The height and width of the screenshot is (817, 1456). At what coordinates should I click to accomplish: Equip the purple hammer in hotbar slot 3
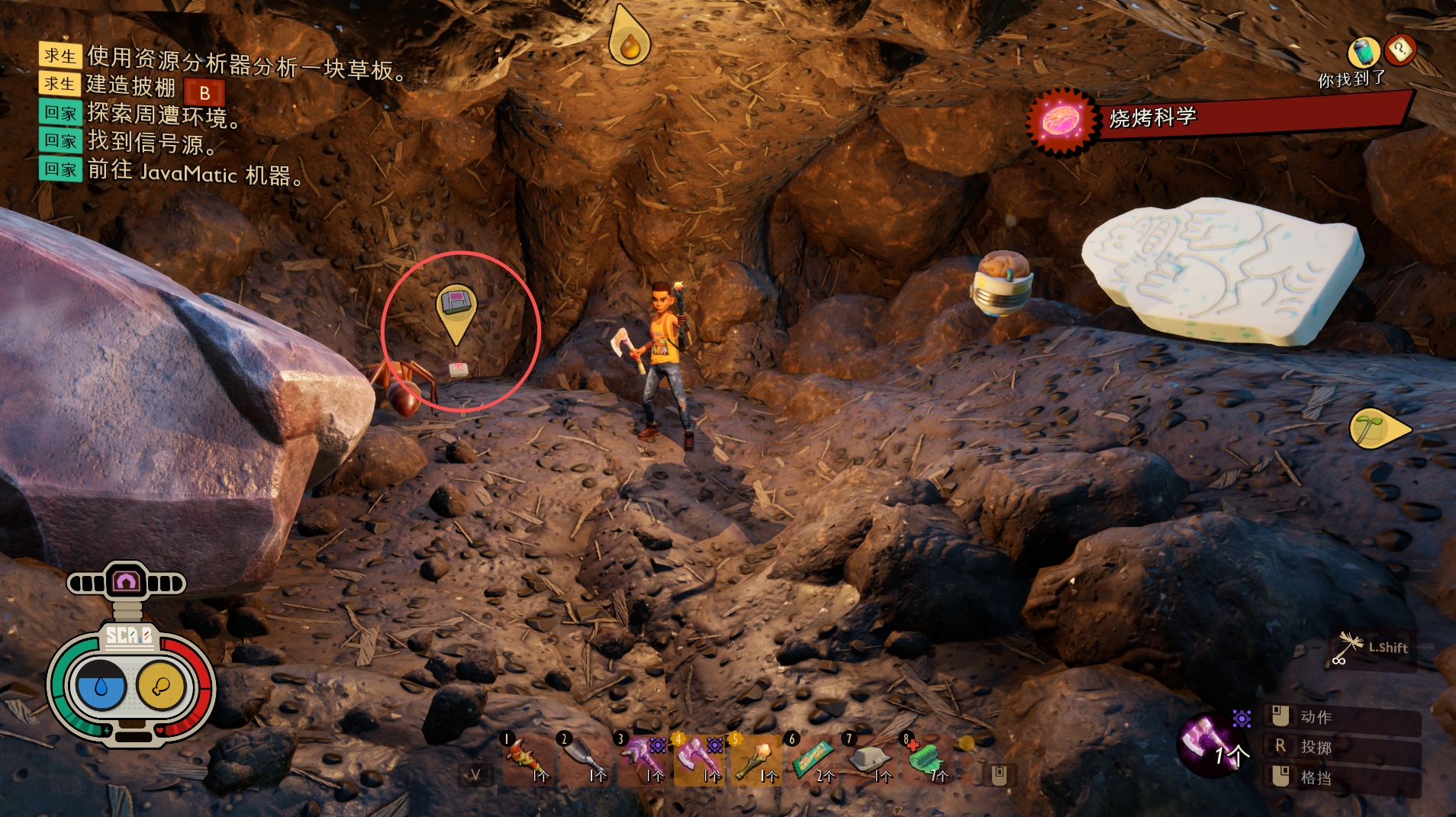640,760
